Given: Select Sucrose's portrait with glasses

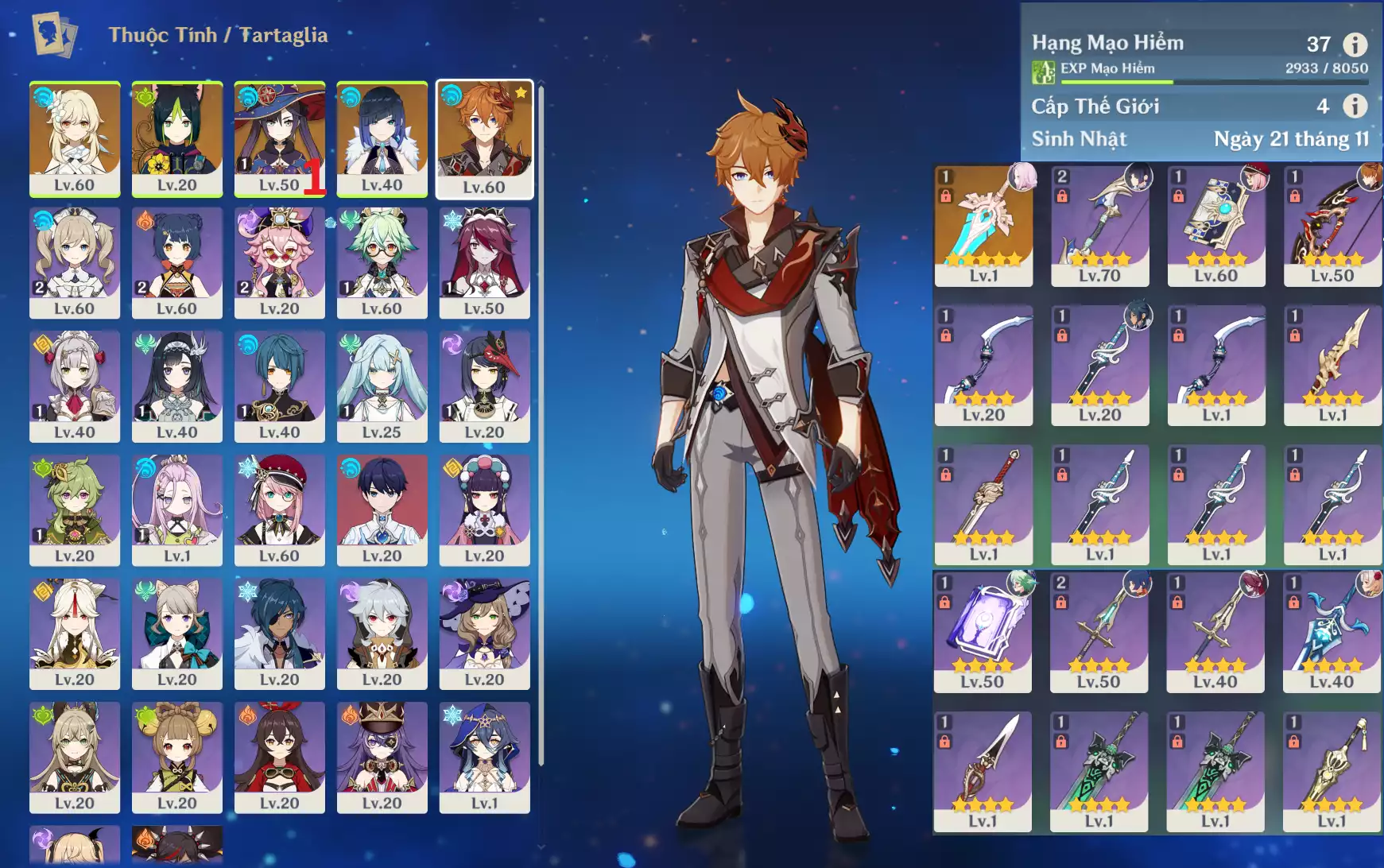Looking at the screenshot, I should point(382,262).
